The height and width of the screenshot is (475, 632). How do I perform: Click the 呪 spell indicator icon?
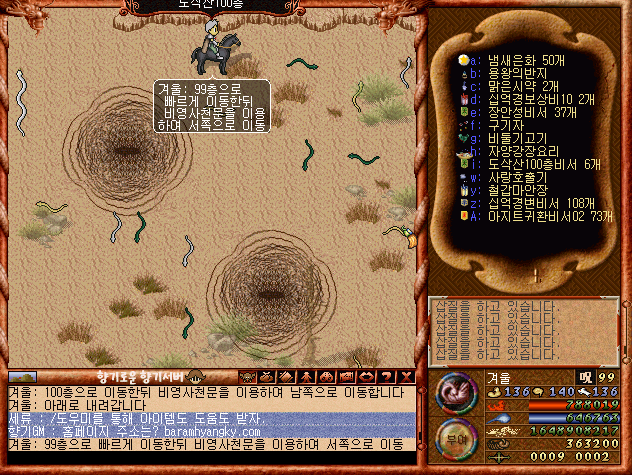[585, 378]
